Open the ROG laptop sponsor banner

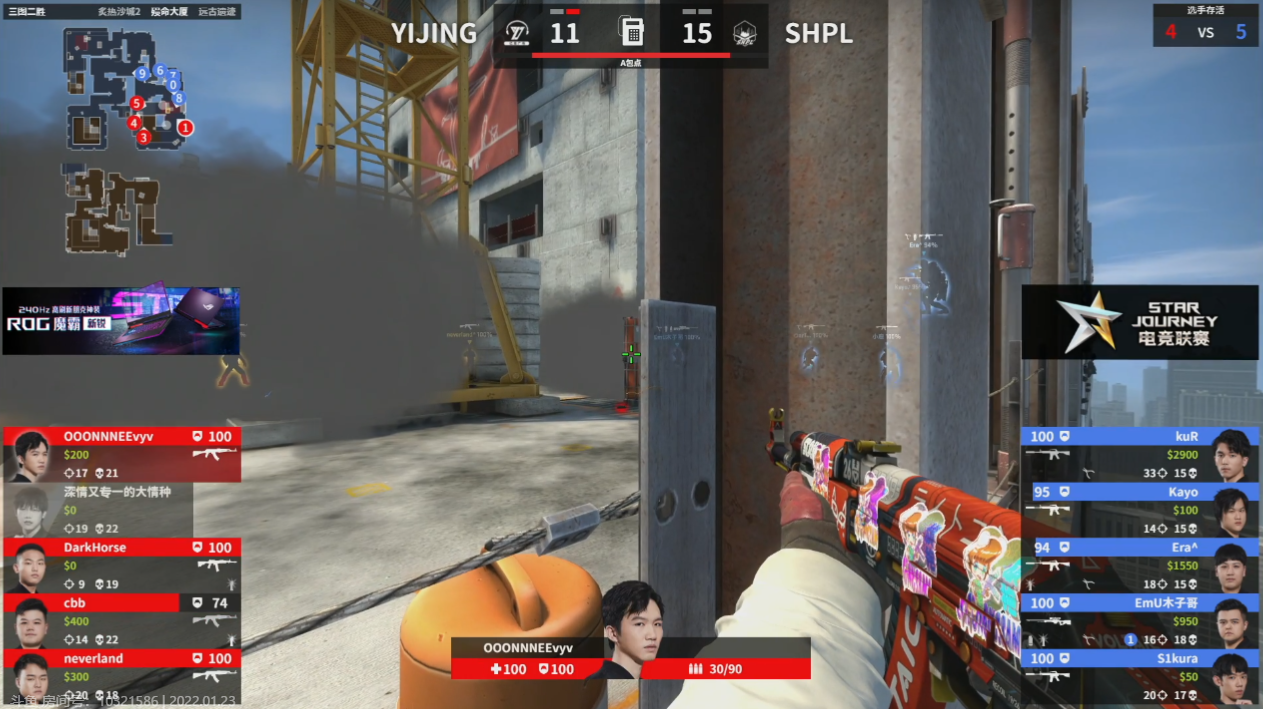click(121, 321)
